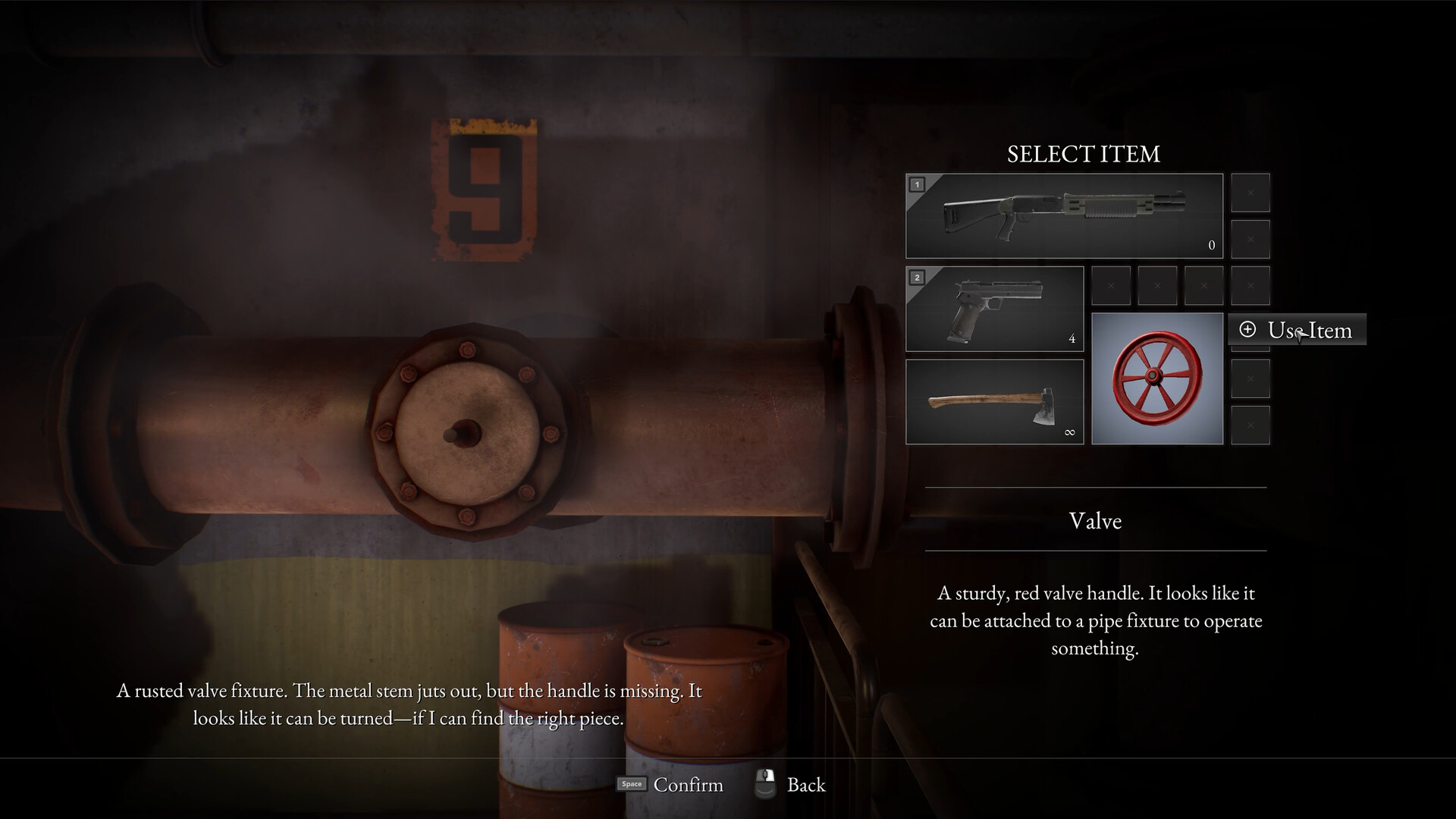Click the ammo counter showing 4 on the pistol
The height and width of the screenshot is (819, 1456).
pyautogui.click(x=1072, y=339)
